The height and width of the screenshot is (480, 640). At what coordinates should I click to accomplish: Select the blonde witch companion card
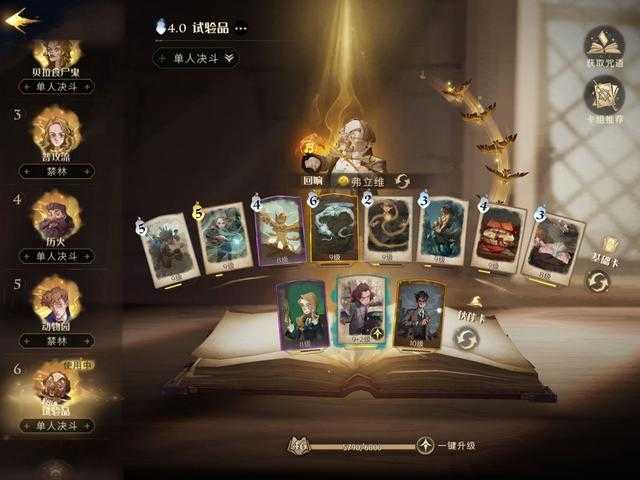302,313
